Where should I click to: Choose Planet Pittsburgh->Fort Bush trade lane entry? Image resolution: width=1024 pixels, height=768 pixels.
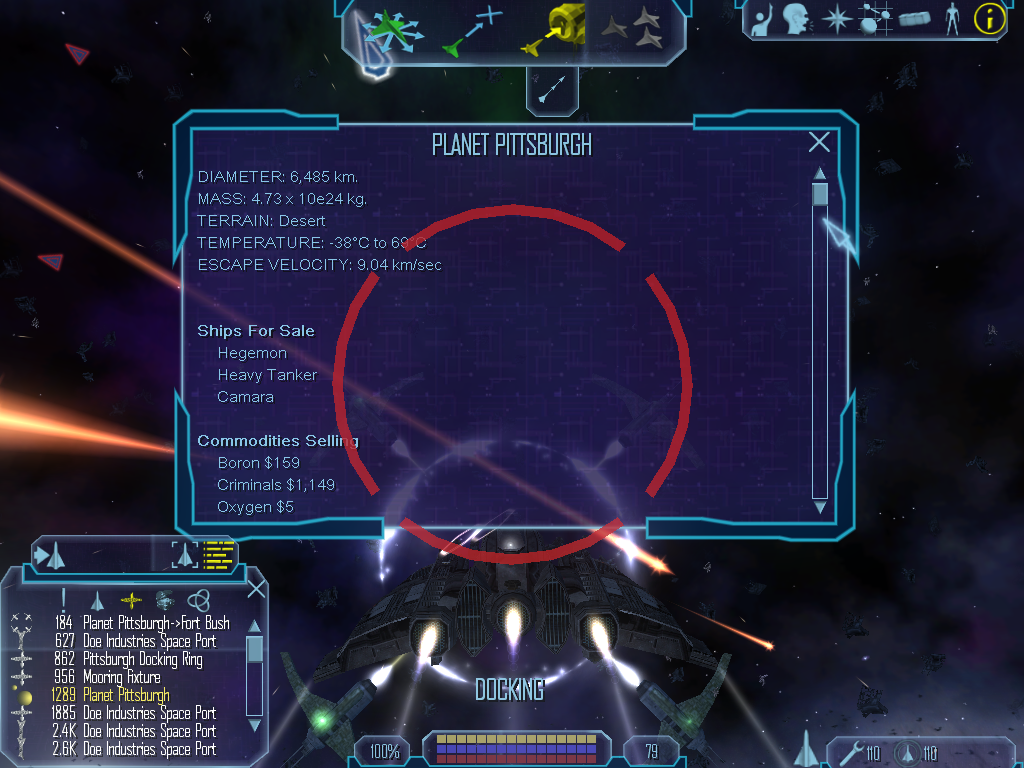[x=156, y=623]
